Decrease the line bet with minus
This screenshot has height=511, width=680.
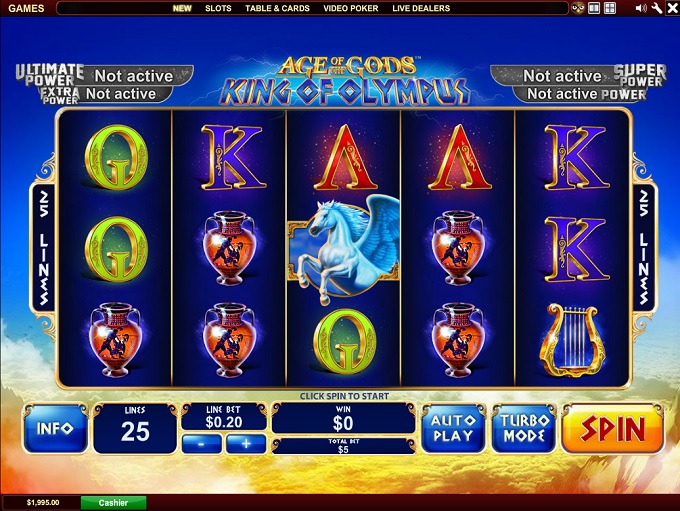203,443
